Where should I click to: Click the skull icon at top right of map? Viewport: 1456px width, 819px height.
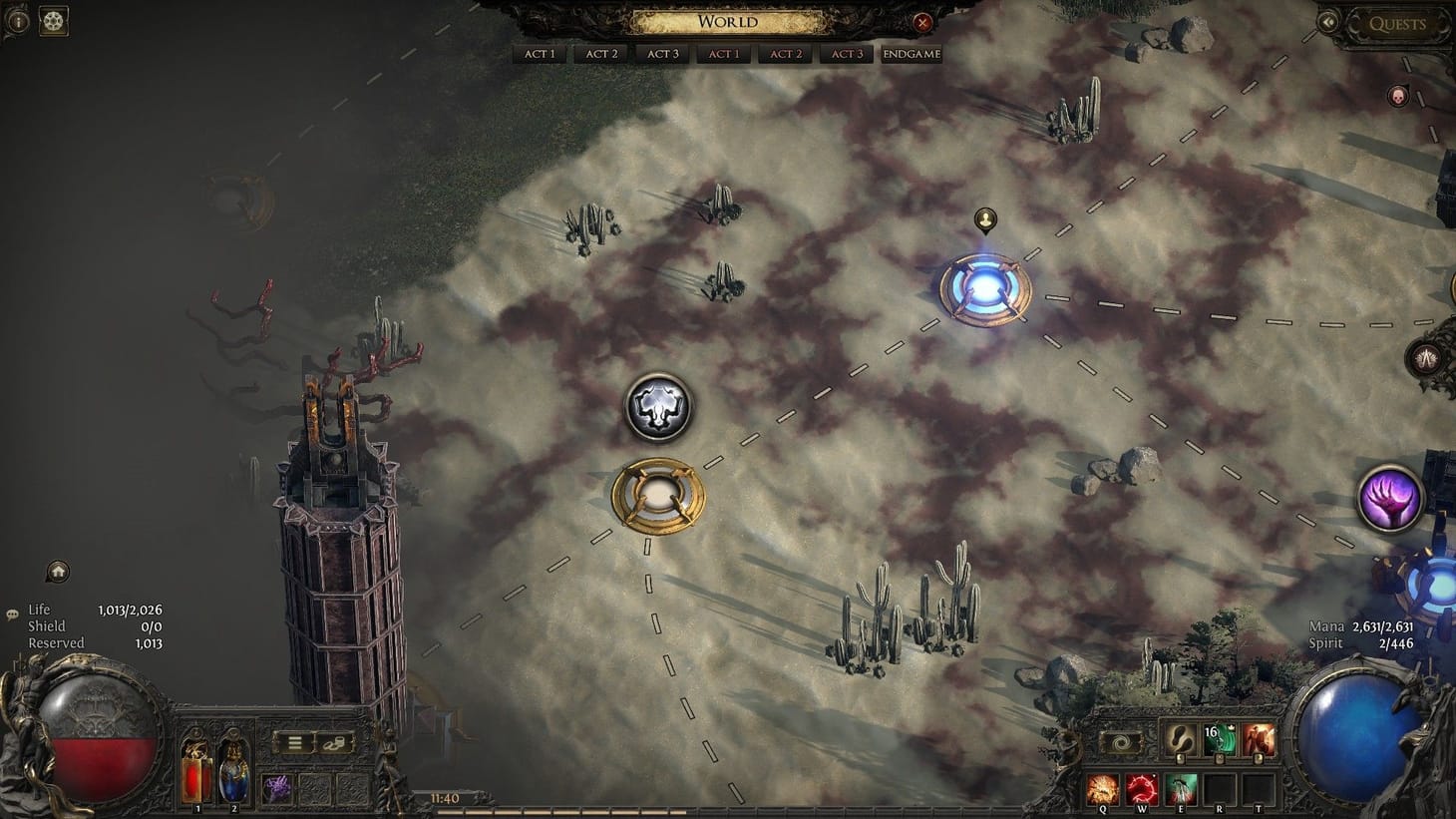tap(1399, 96)
